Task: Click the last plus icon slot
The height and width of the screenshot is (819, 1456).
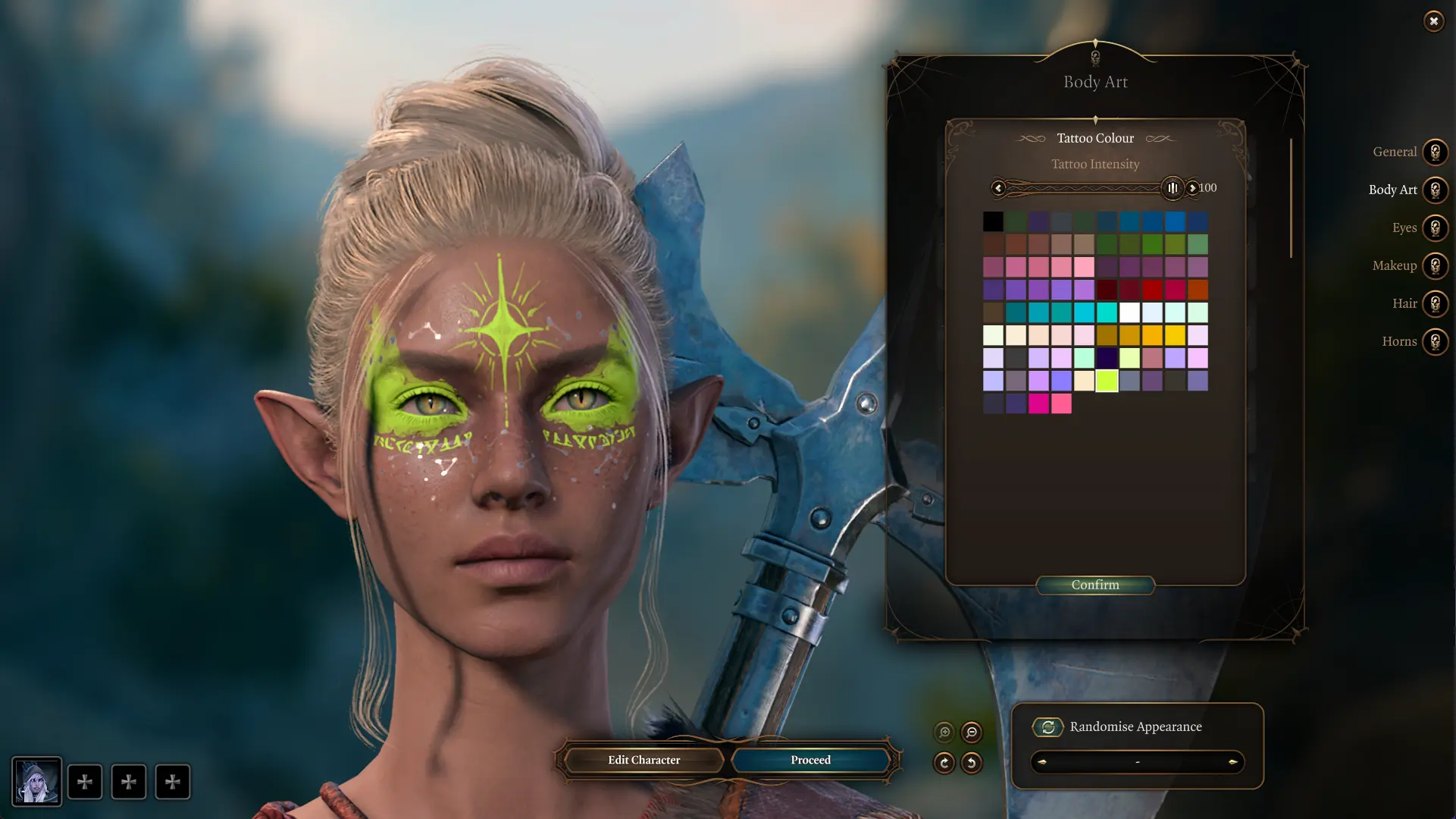Action: 173,782
